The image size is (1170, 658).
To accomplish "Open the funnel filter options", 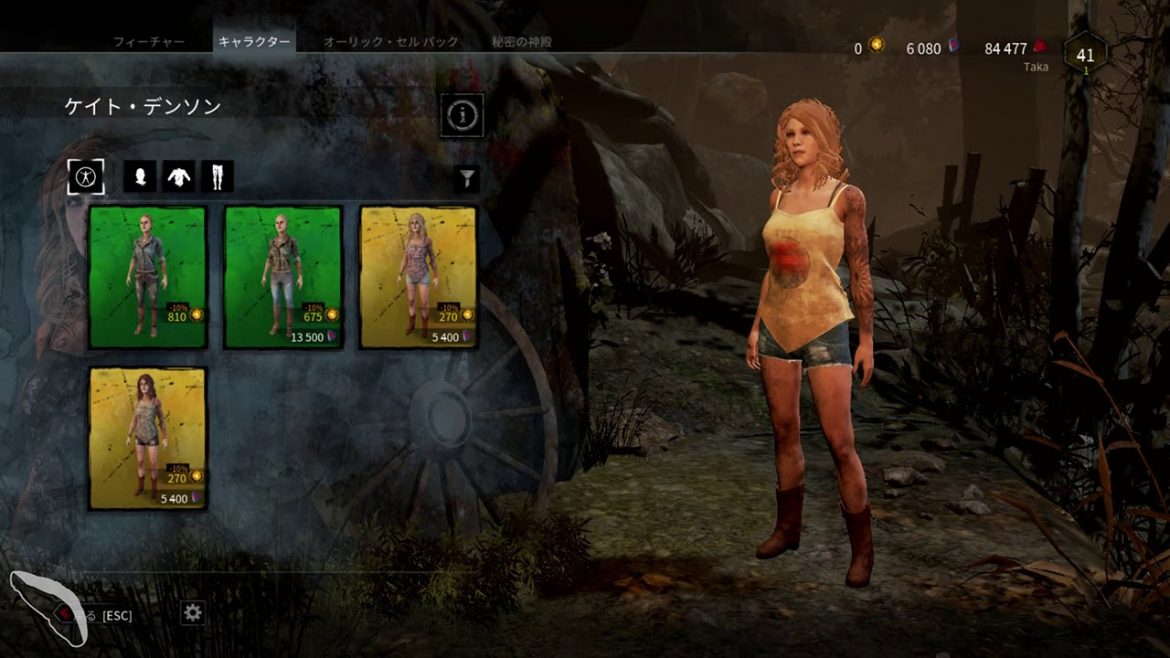I will click(466, 179).
